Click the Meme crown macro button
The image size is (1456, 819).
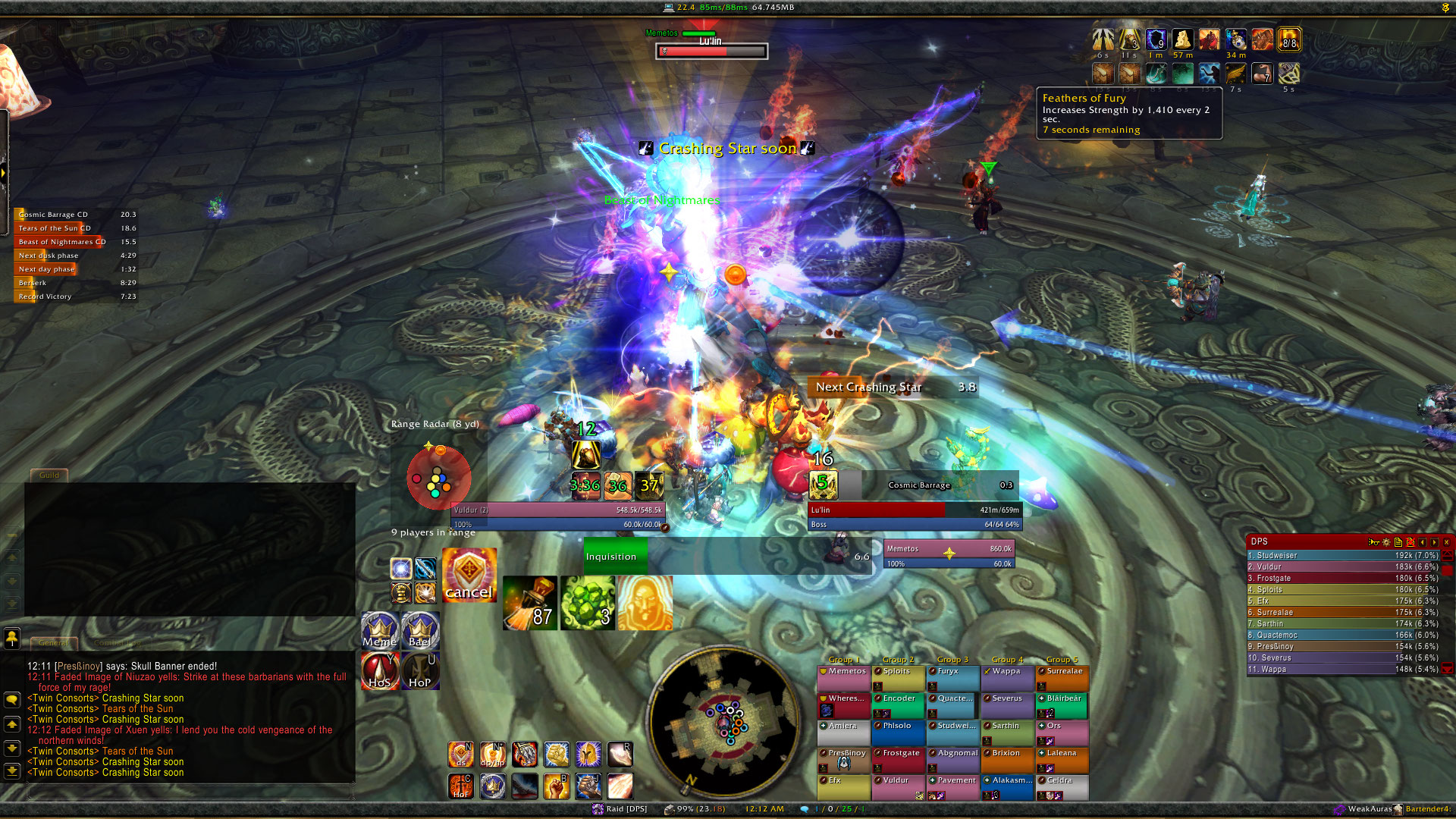point(380,631)
